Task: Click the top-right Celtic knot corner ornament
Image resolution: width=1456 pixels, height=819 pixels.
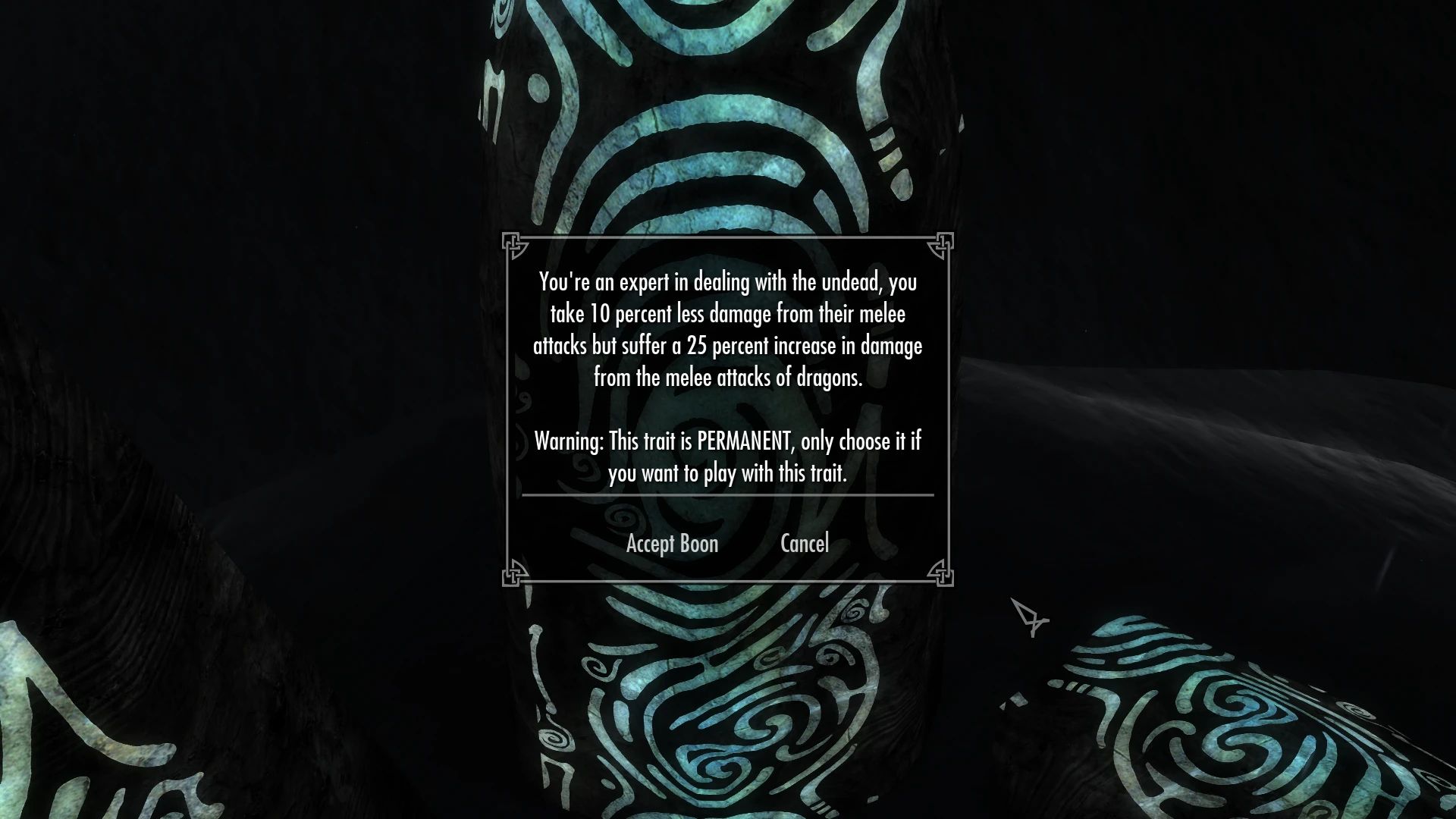Action: (x=943, y=244)
